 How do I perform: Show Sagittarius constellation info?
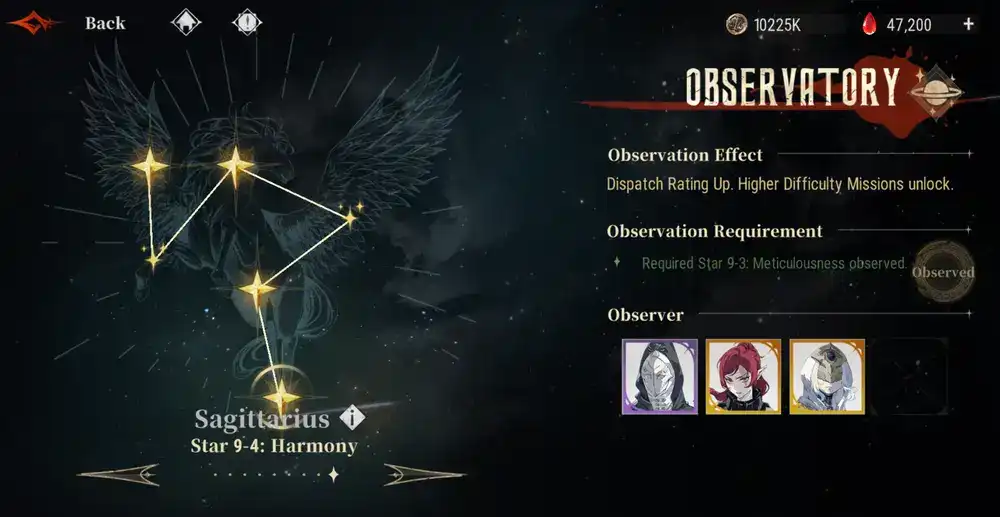click(x=351, y=418)
